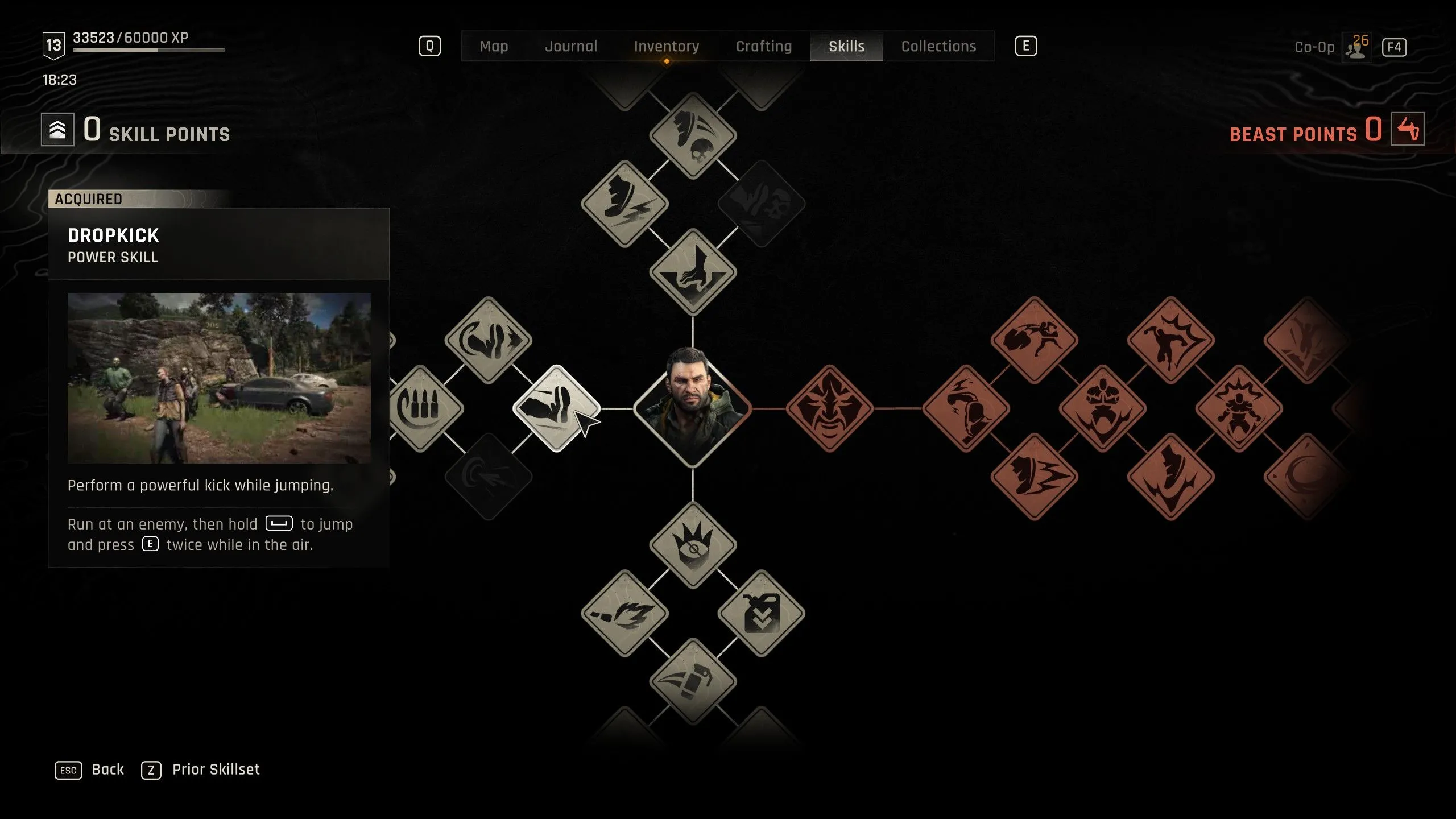Show the Collections tab
Image resolution: width=1456 pixels, height=819 pixels.
coord(938,46)
